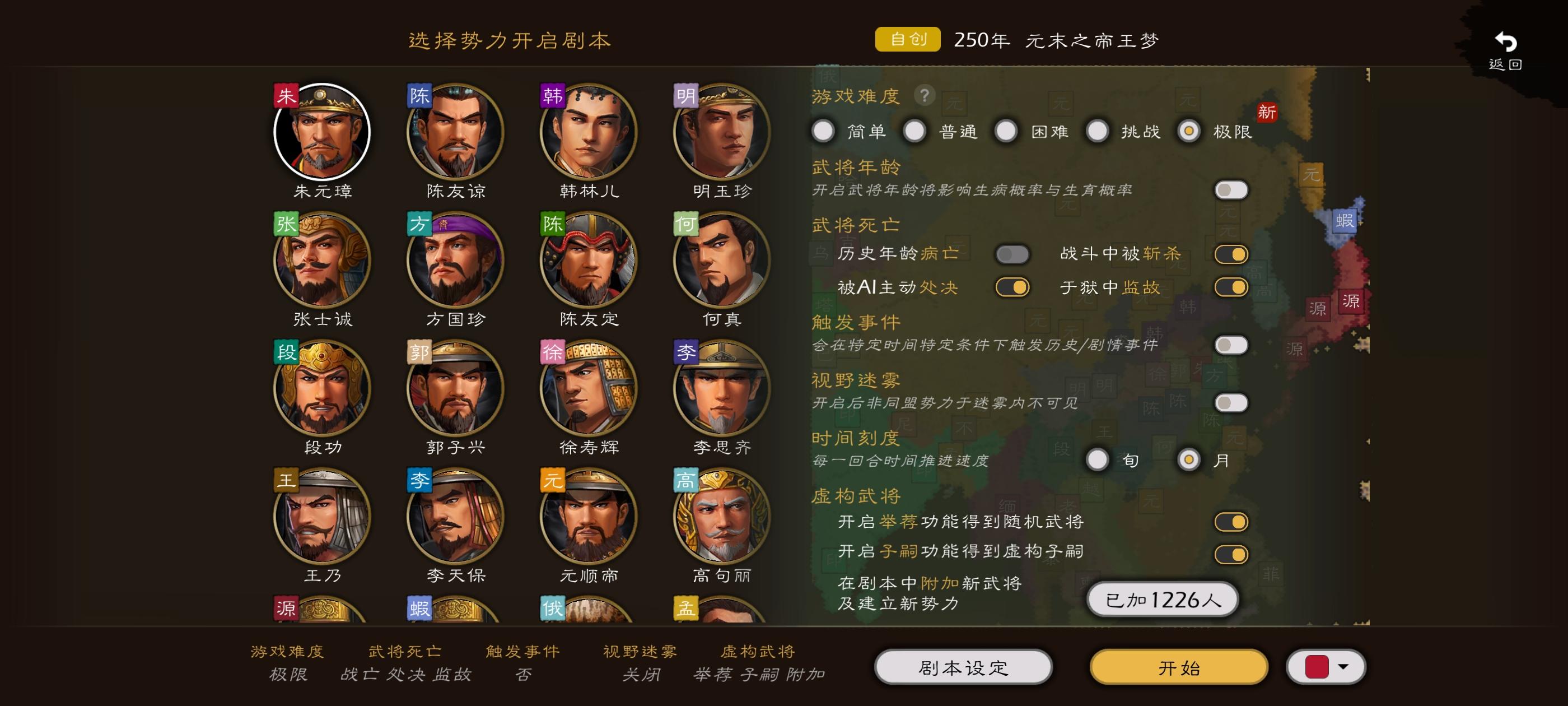Click the 已加1226人 added officers button
This screenshot has width=1568, height=706.
tap(1161, 600)
